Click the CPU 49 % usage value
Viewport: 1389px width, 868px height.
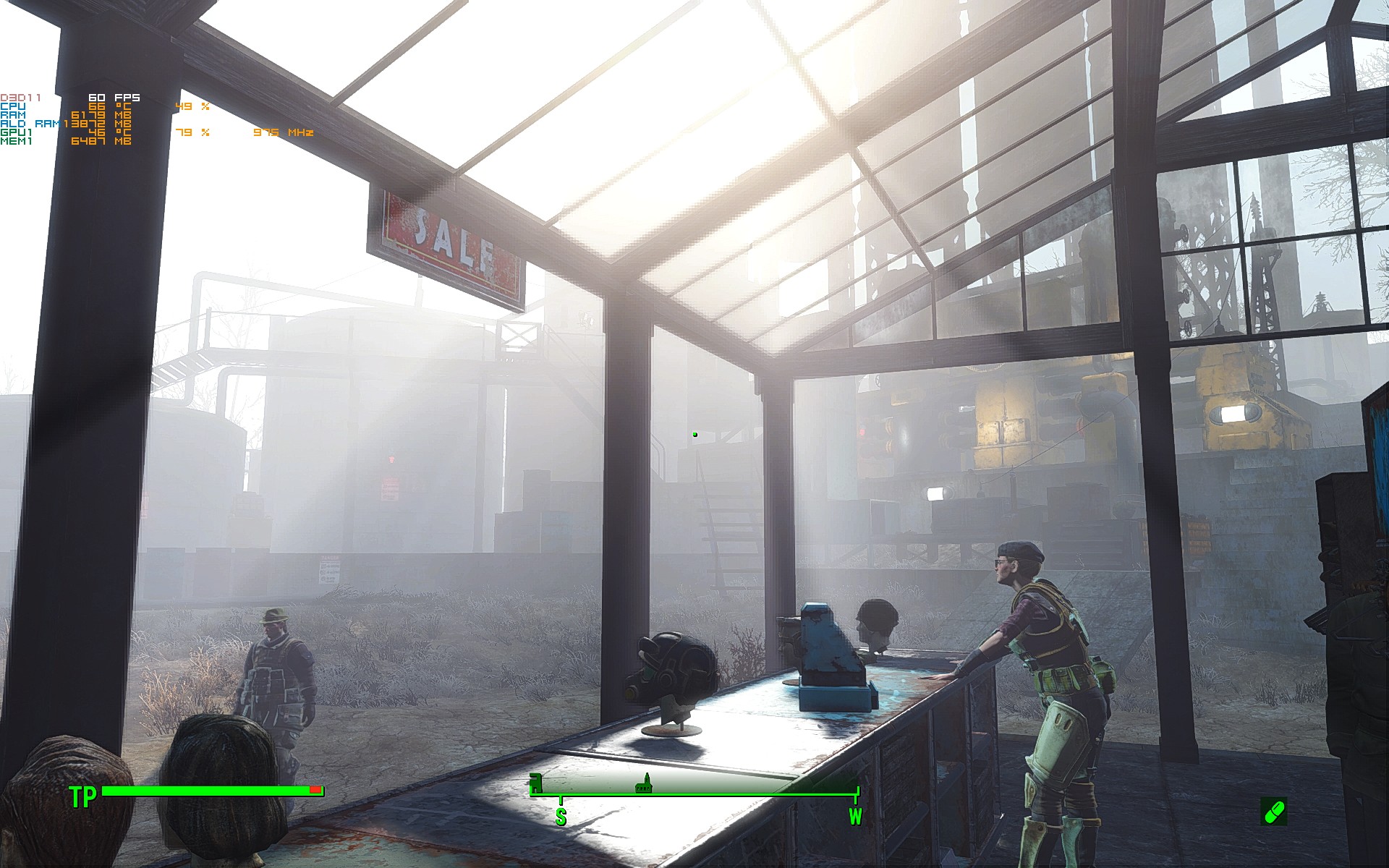click(x=194, y=107)
